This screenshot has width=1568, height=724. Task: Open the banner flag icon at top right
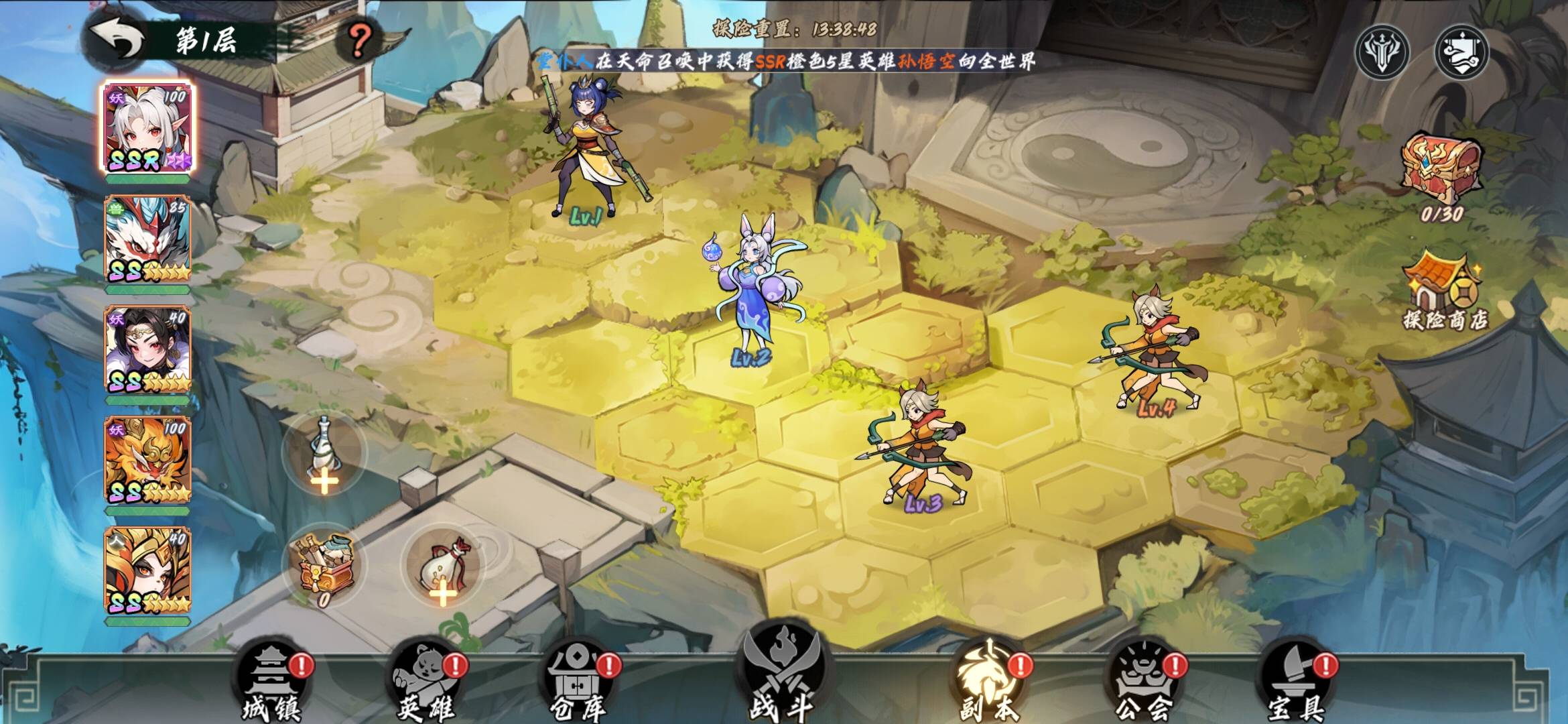point(1462,52)
